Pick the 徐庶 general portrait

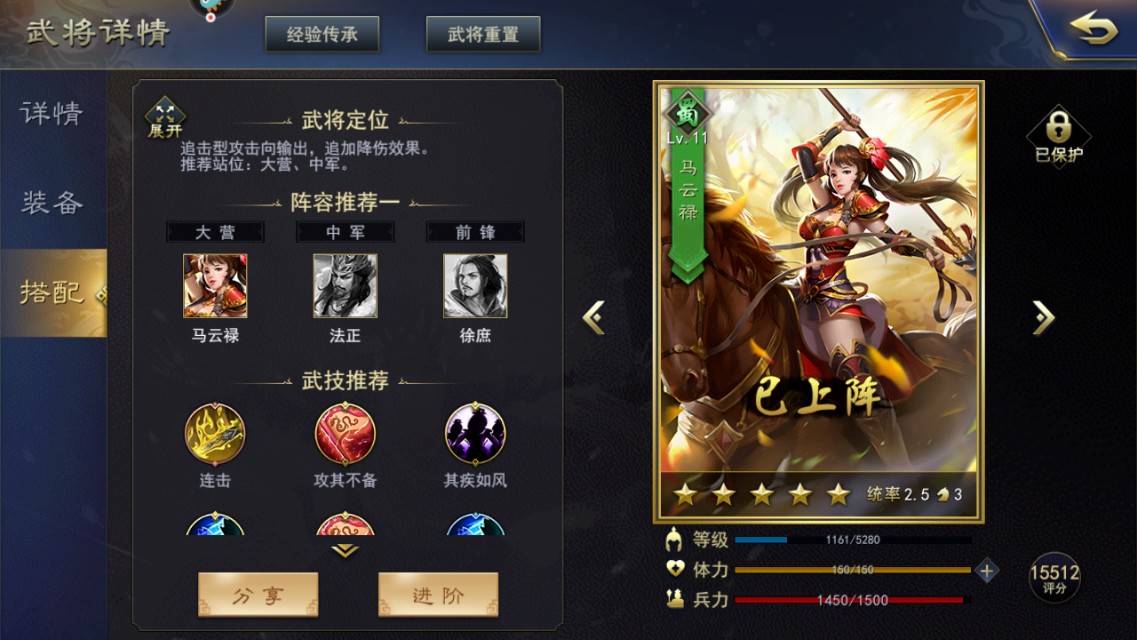(x=475, y=286)
